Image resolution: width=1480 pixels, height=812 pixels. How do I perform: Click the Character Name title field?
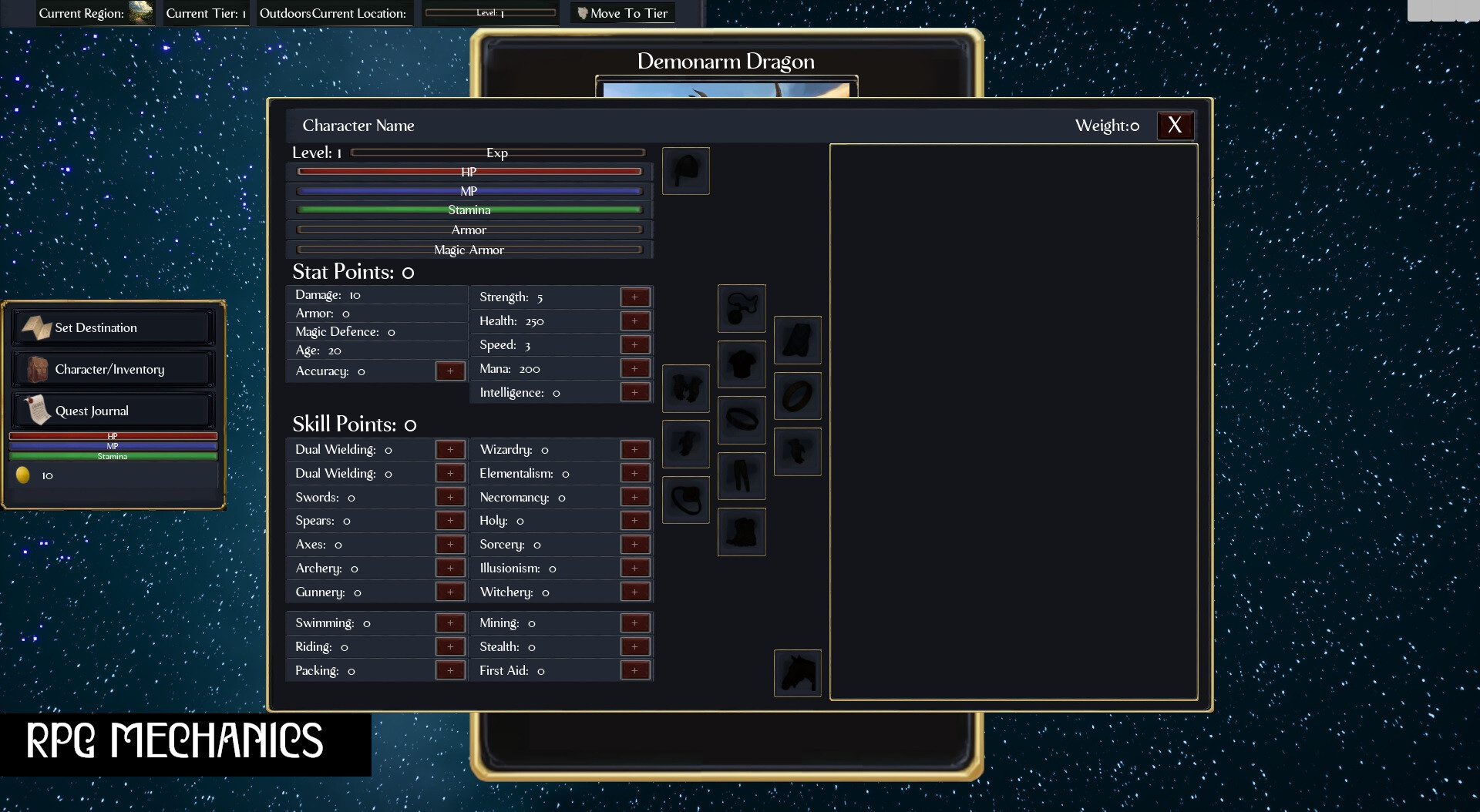pos(358,125)
